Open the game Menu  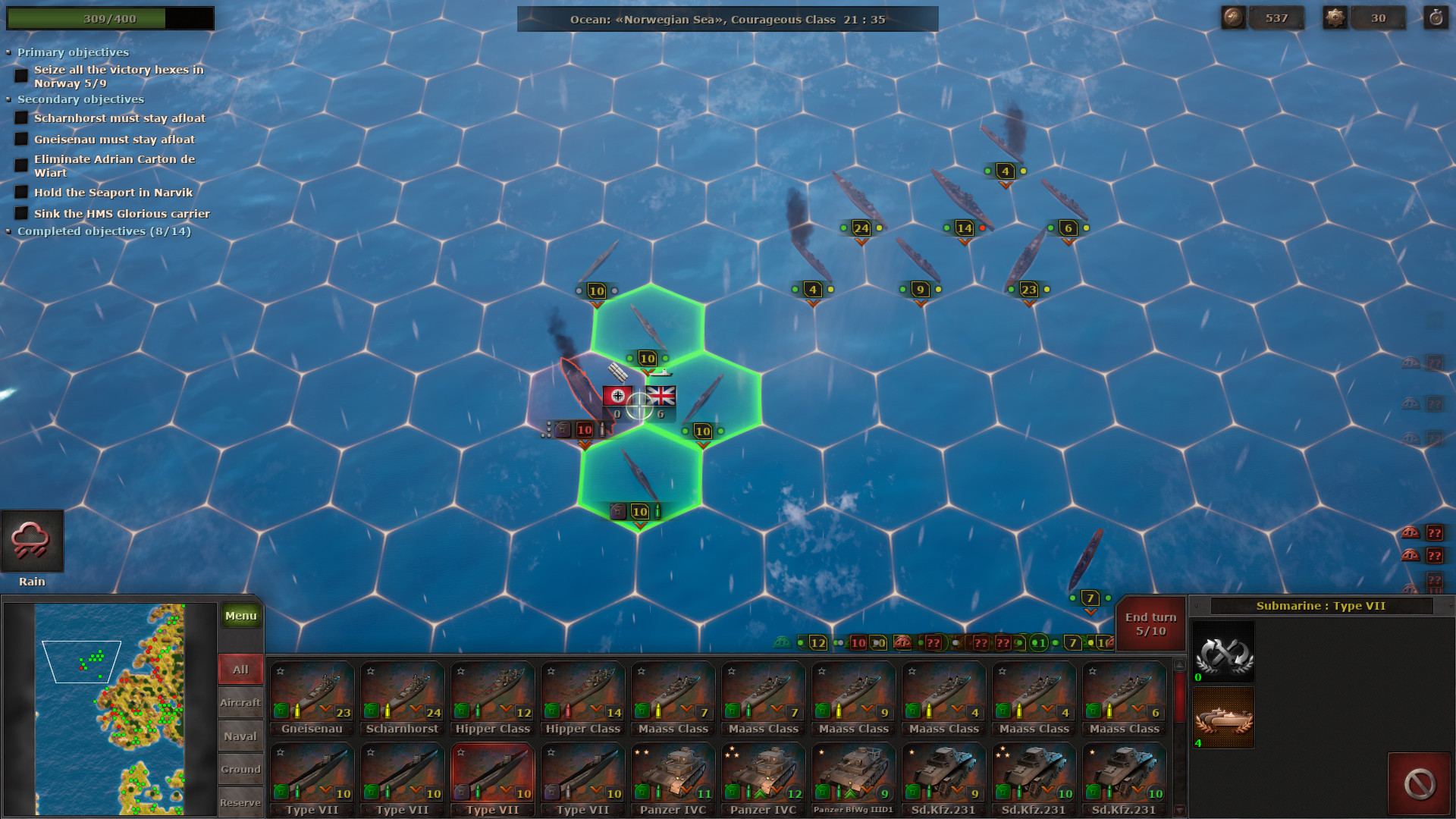coord(240,616)
